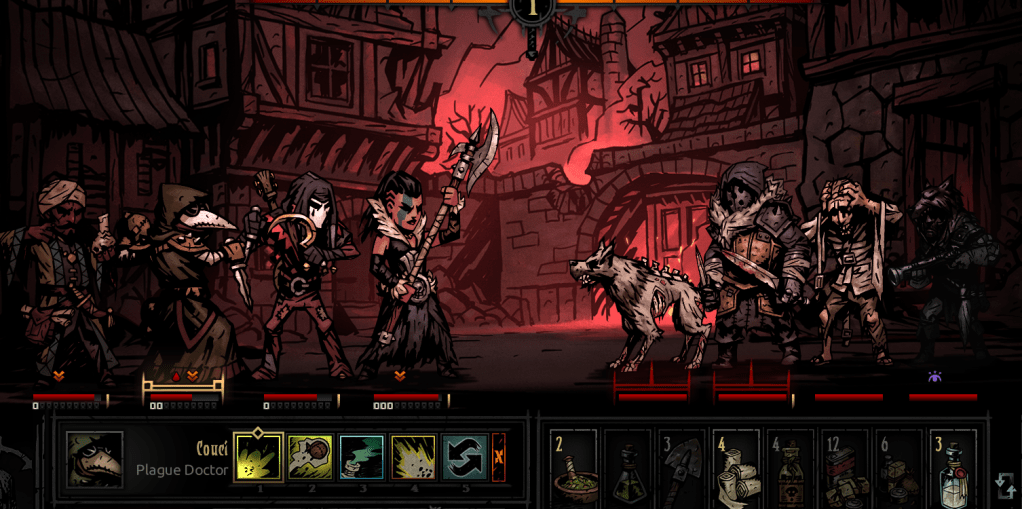Choose the swap position arrows skill
This screenshot has width=1022, height=509.
coord(465,457)
